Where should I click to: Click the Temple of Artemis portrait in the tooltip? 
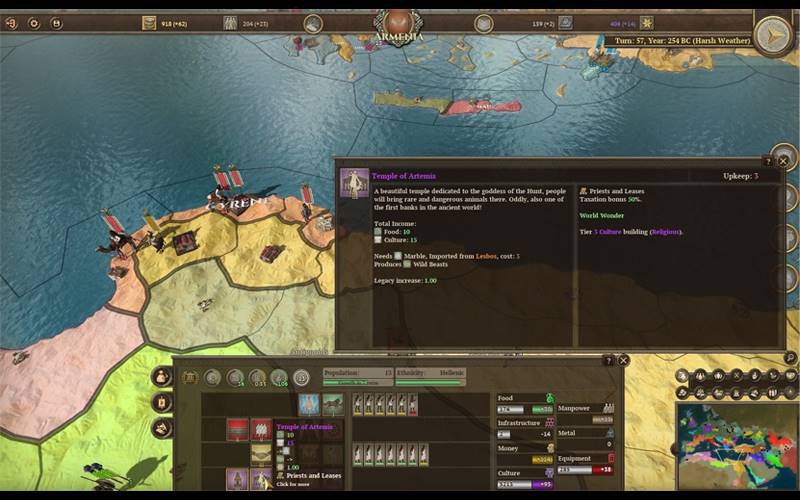353,182
